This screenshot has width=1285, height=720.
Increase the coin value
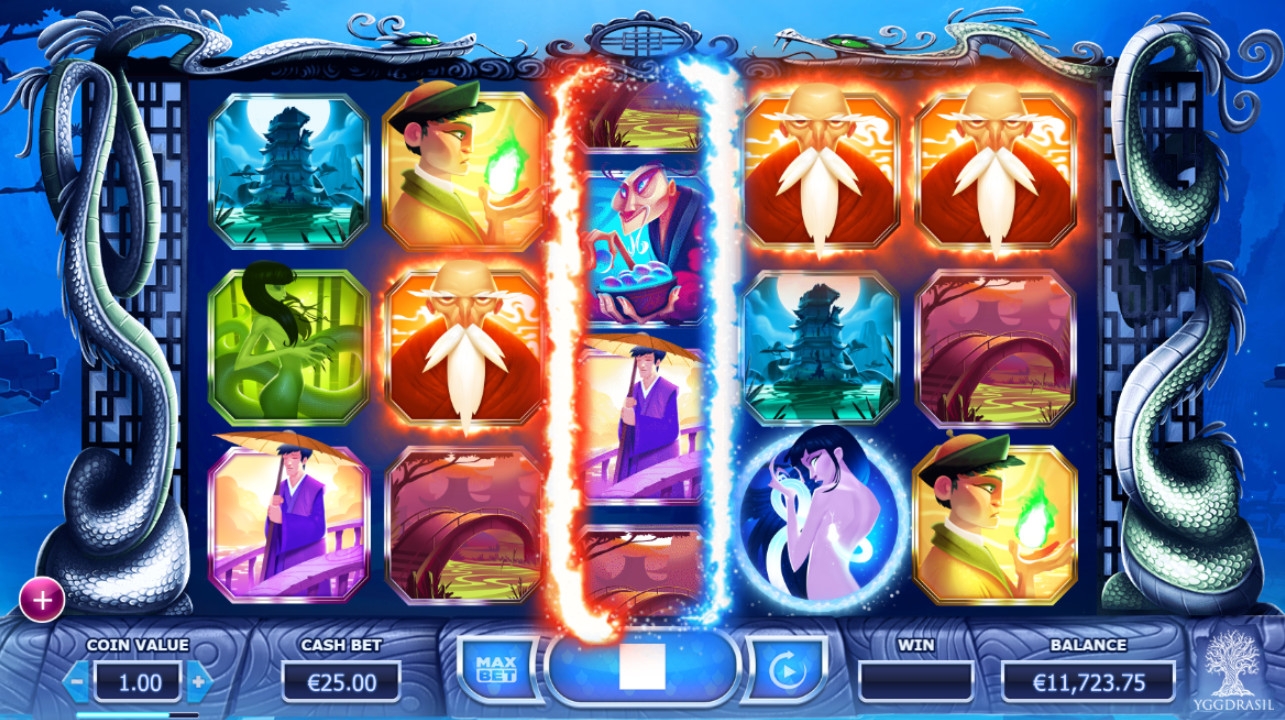coord(199,683)
